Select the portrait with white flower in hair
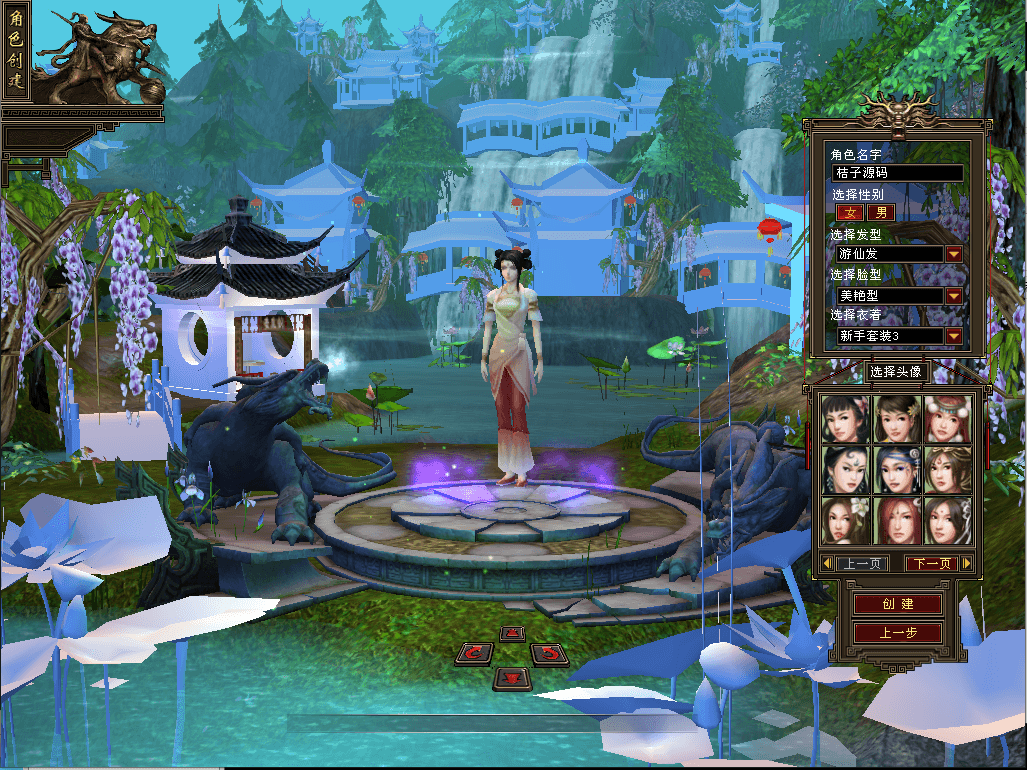Screen dimensions: 1027x770 coord(846,520)
